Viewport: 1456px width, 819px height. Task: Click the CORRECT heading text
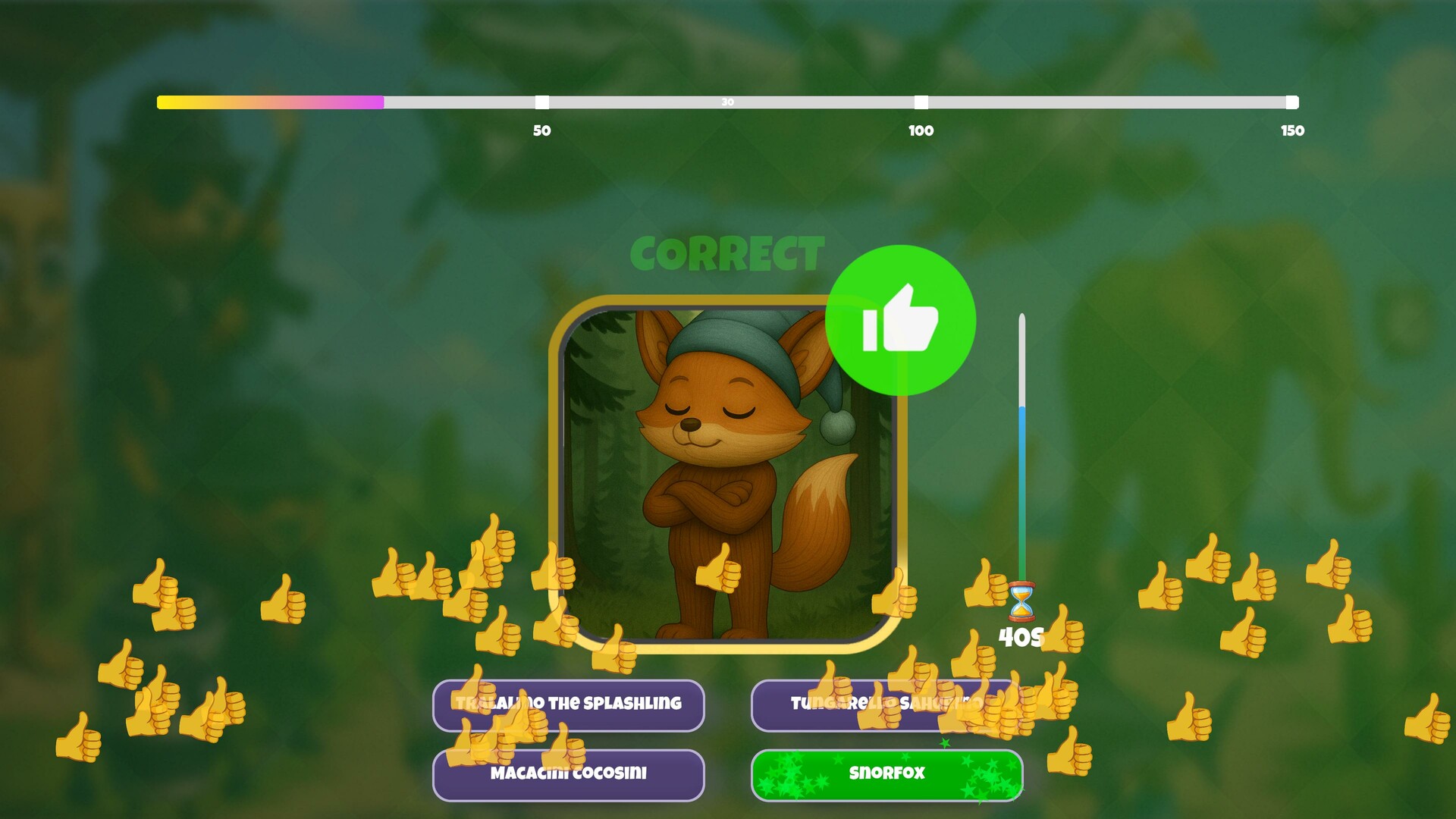point(728,254)
